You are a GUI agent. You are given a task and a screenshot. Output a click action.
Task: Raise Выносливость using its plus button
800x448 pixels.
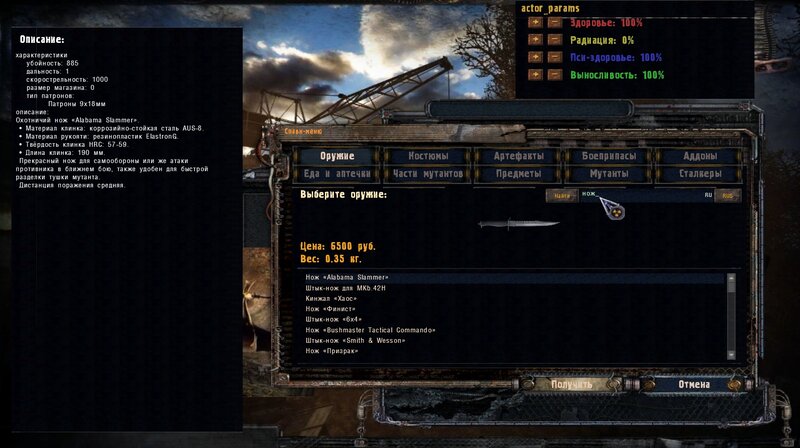pyautogui.click(x=535, y=74)
